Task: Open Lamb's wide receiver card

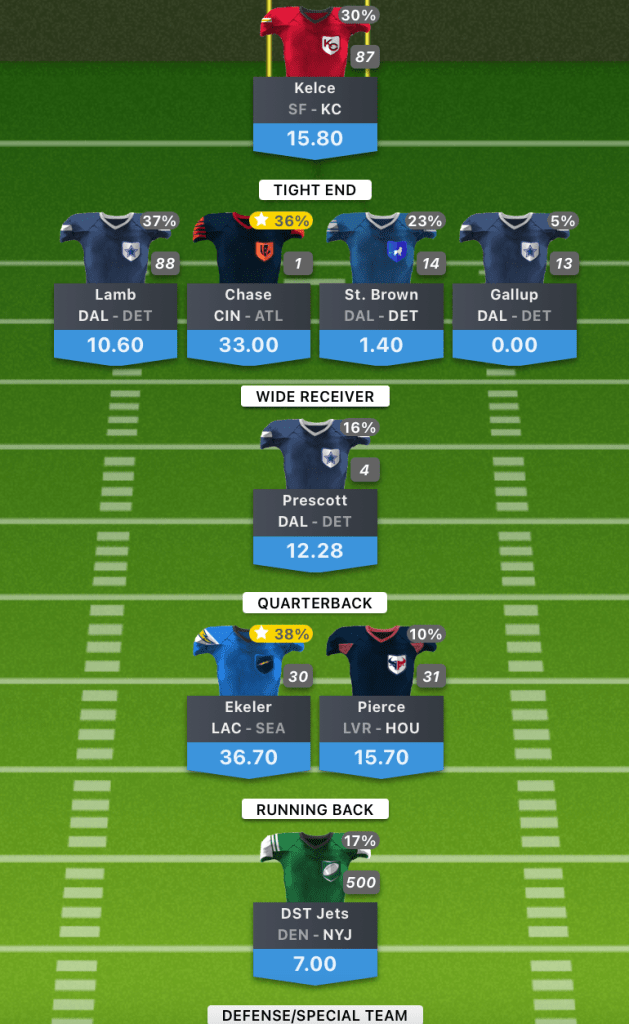Action: coord(115,307)
